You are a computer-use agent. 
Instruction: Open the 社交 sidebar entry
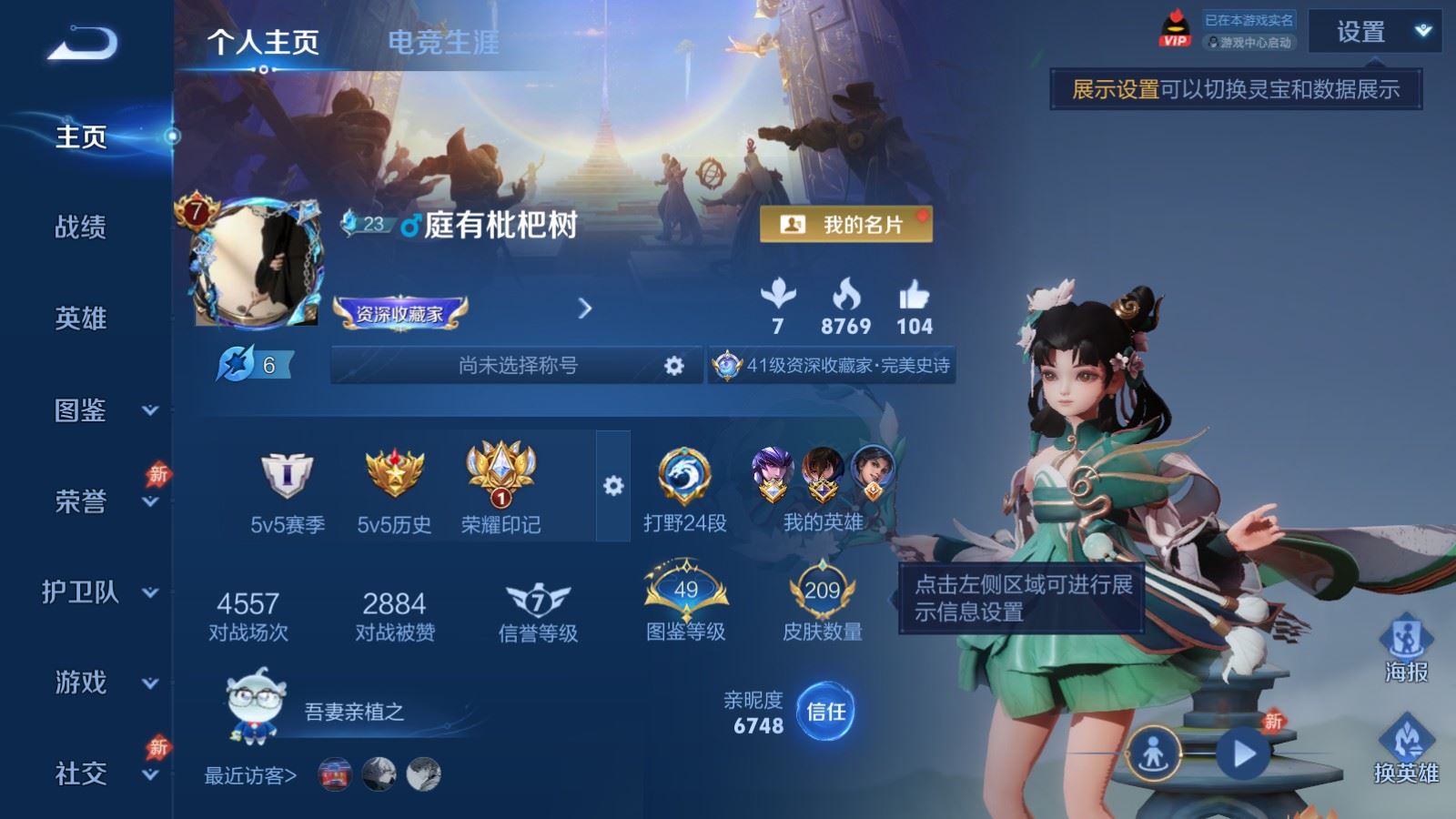click(x=100, y=773)
